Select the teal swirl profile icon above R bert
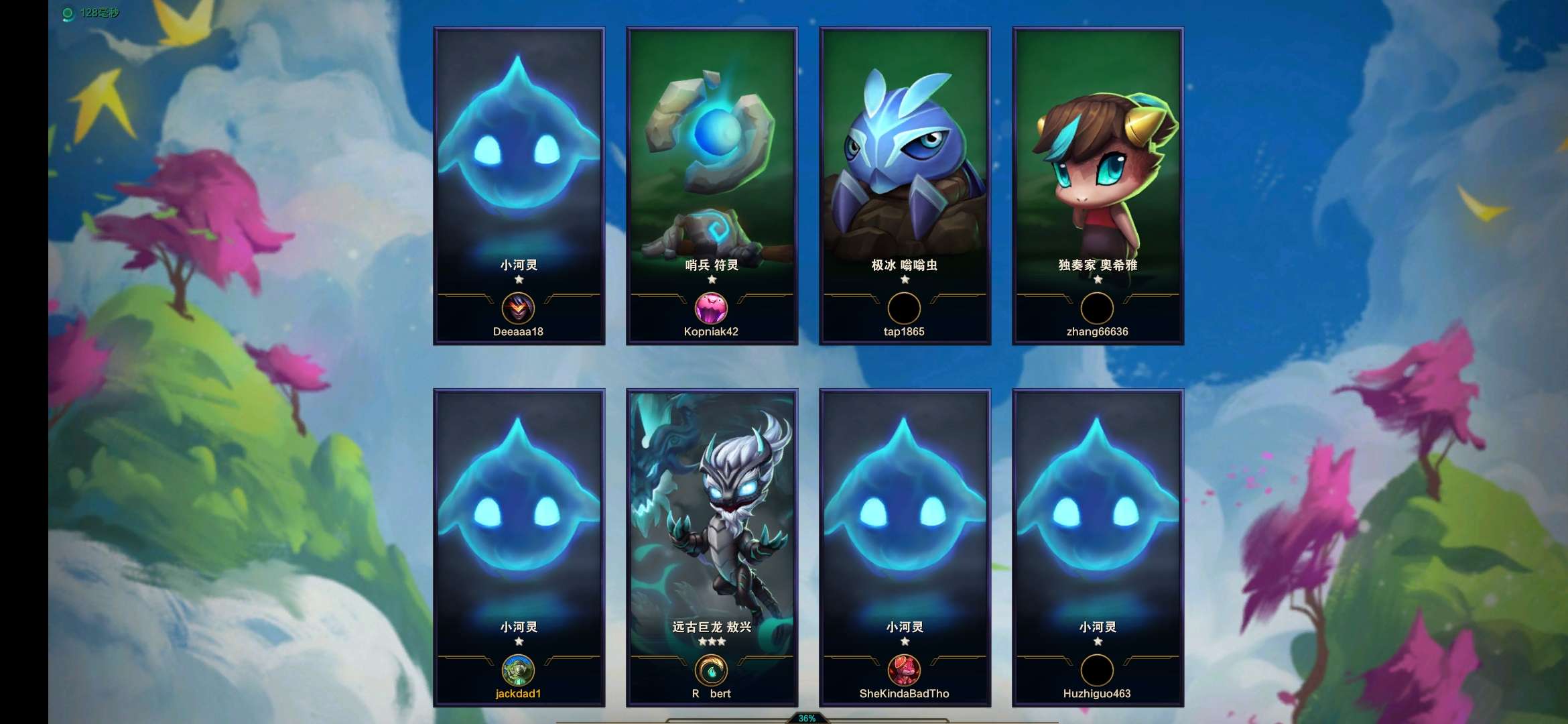Image resolution: width=1568 pixels, height=724 pixels. pyautogui.click(x=711, y=670)
